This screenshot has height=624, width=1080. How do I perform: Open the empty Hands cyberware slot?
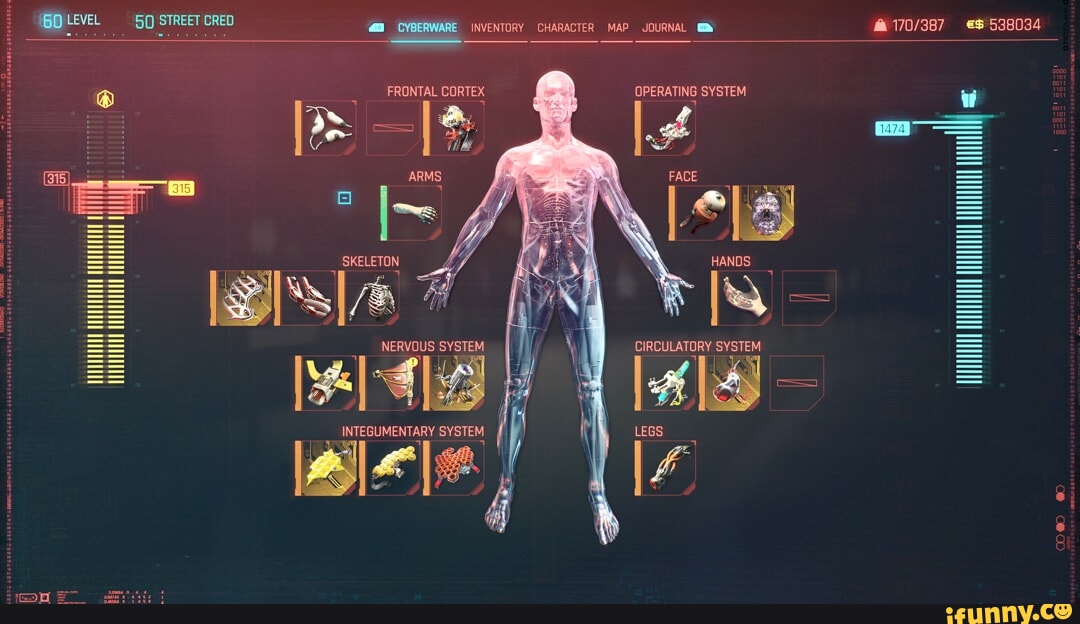point(809,298)
